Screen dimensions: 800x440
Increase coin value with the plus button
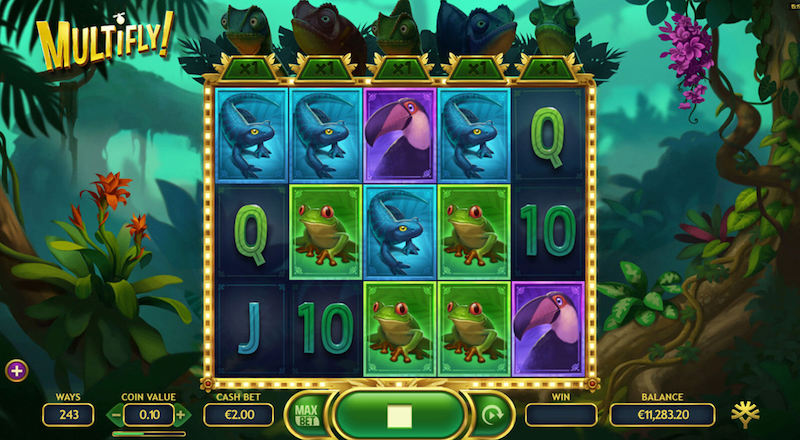tap(181, 414)
